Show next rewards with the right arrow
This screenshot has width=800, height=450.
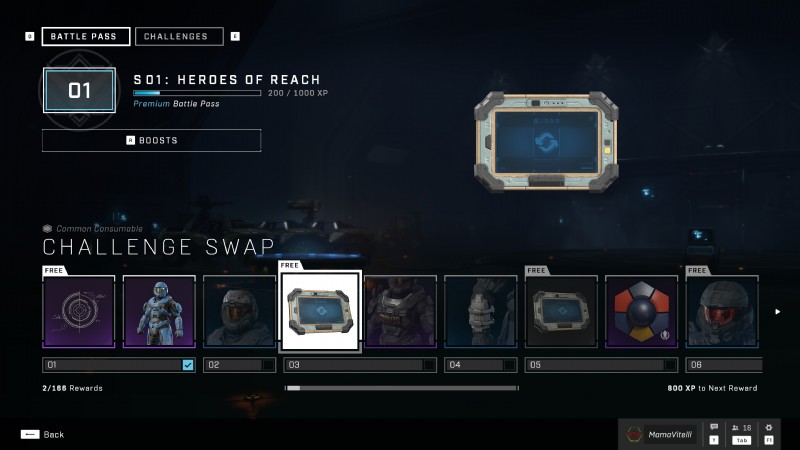point(778,311)
